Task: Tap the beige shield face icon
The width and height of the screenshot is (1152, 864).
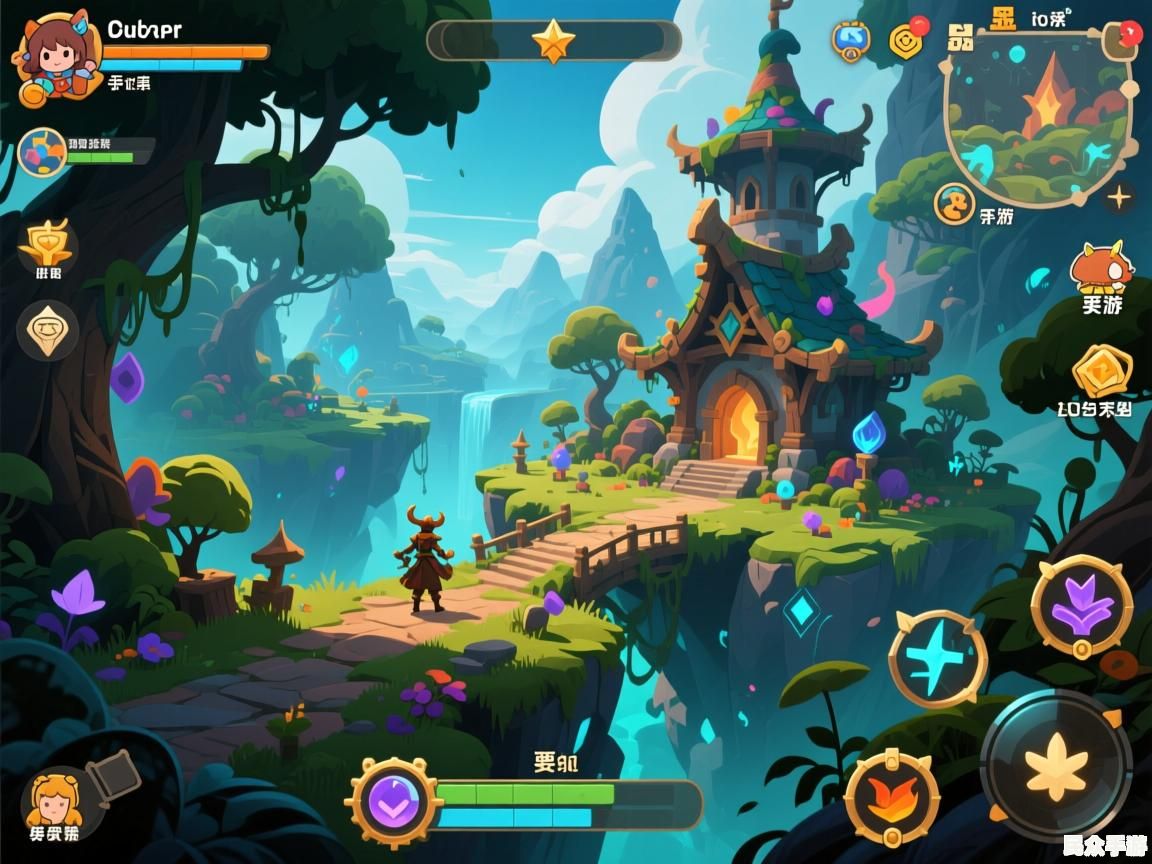Action: click(x=47, y=329)
